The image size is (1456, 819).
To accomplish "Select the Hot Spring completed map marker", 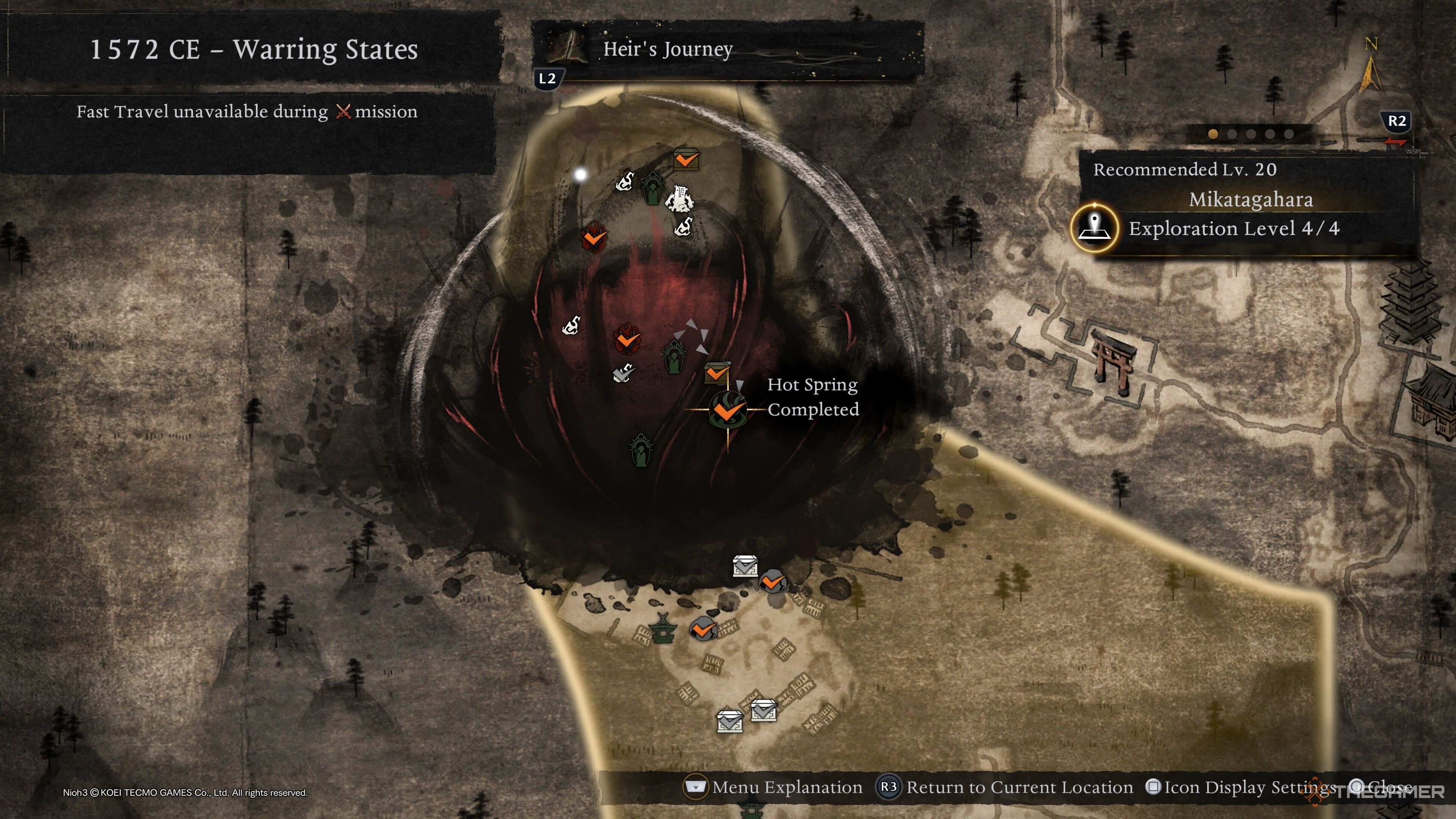I will pyautogui.click(x=728, y=410).
